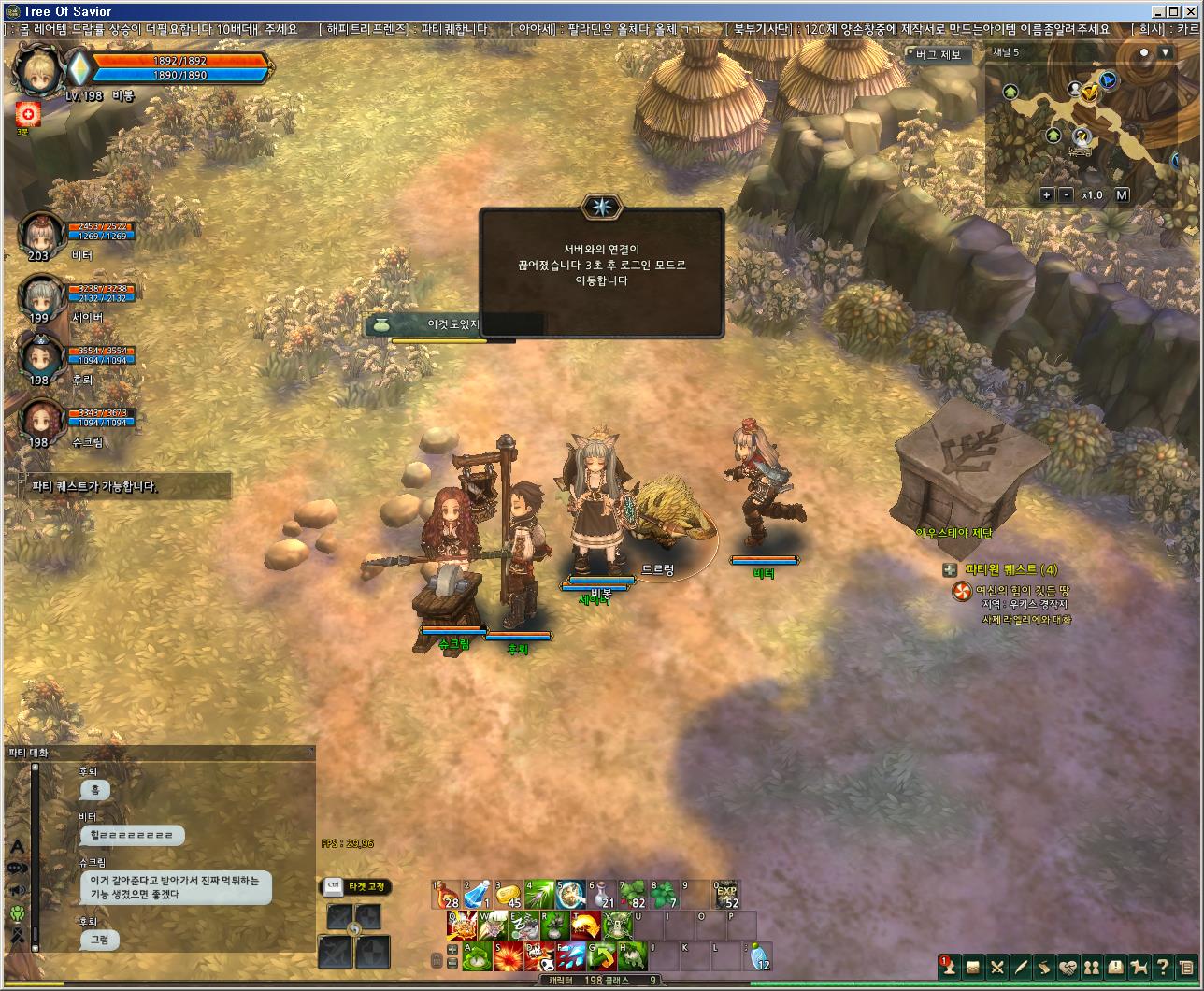The image size is (1204, 991).
Task: Click the 버그 제보 bug report button
Action: [x=938, y=55]
